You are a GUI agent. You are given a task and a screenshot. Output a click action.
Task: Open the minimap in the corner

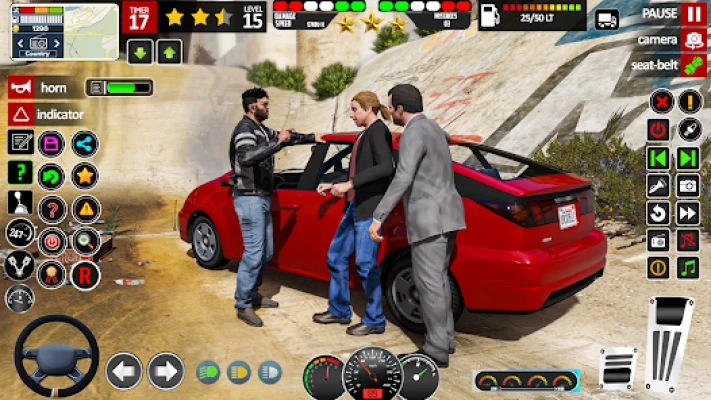pos(64,31)
